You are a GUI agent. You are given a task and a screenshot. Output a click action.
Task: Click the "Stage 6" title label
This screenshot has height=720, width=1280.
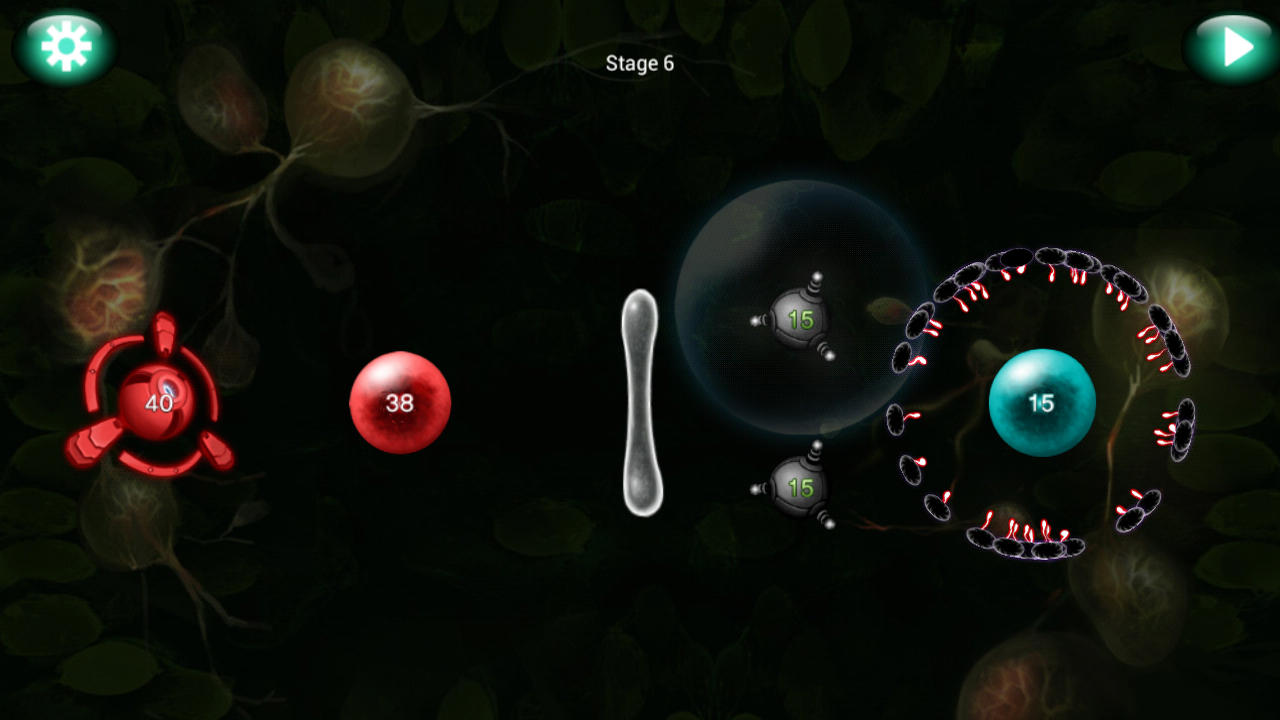pos(639,64)
